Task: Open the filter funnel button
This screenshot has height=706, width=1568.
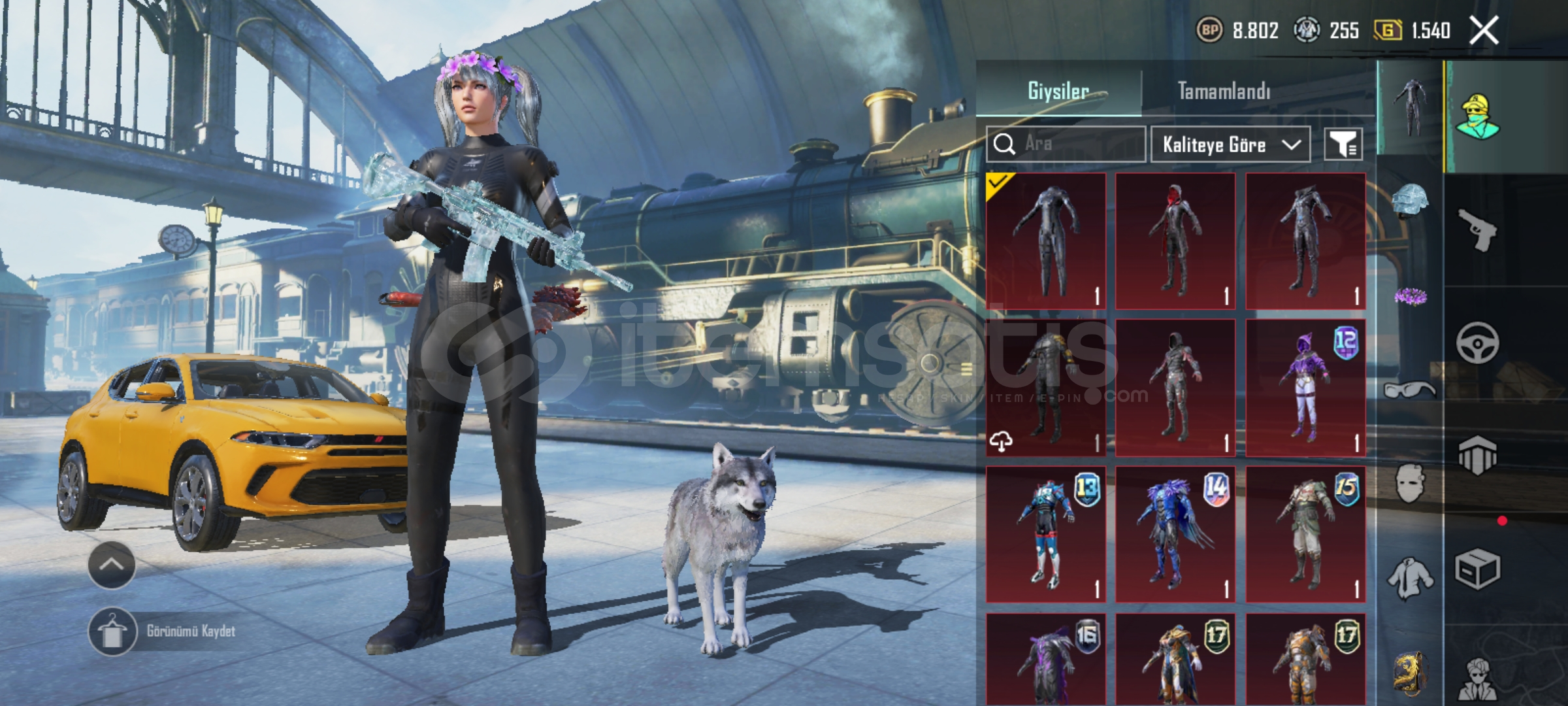Action: pyautogui.click(x=1343, y=144)
